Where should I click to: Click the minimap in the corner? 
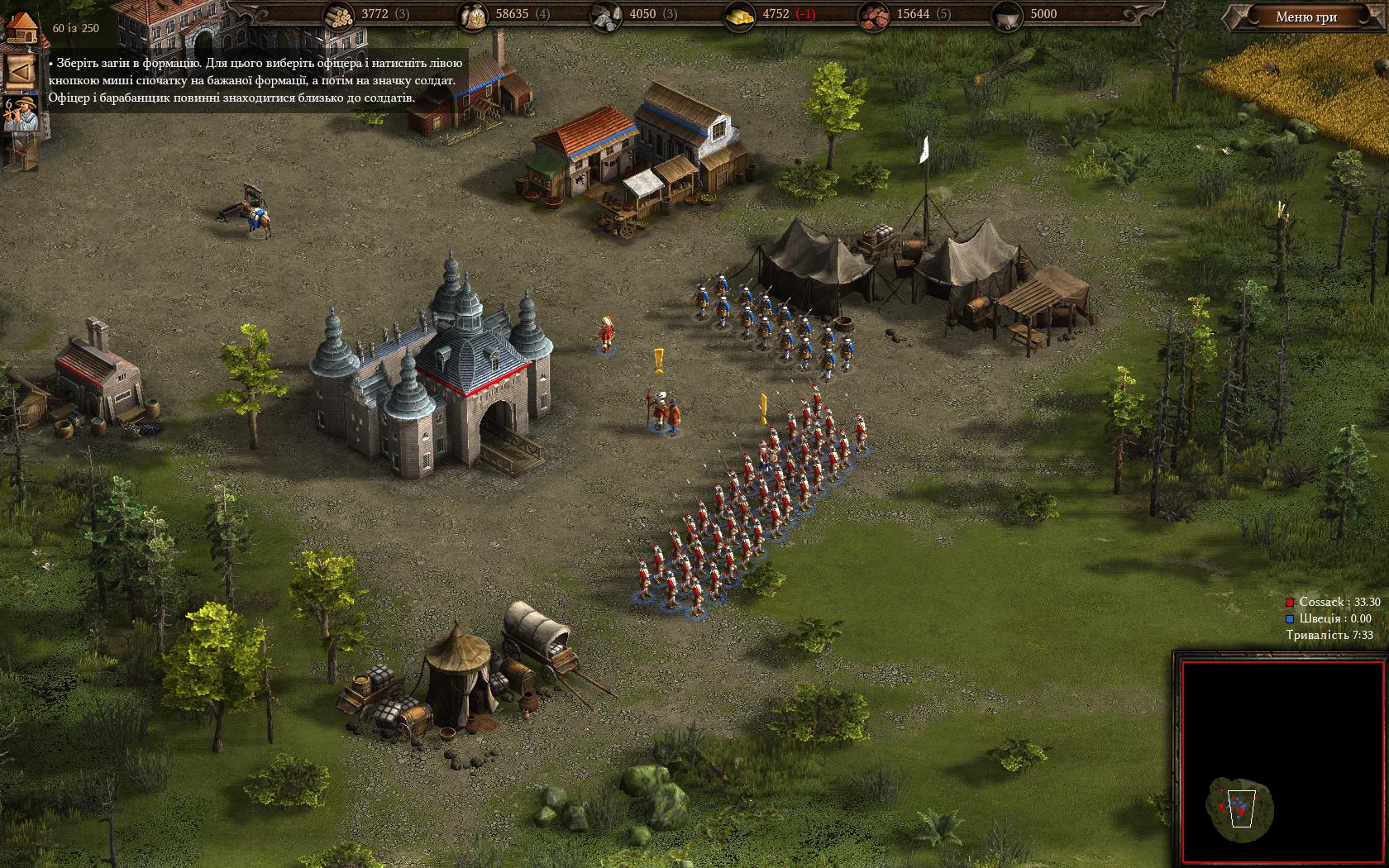point(1282,761)
